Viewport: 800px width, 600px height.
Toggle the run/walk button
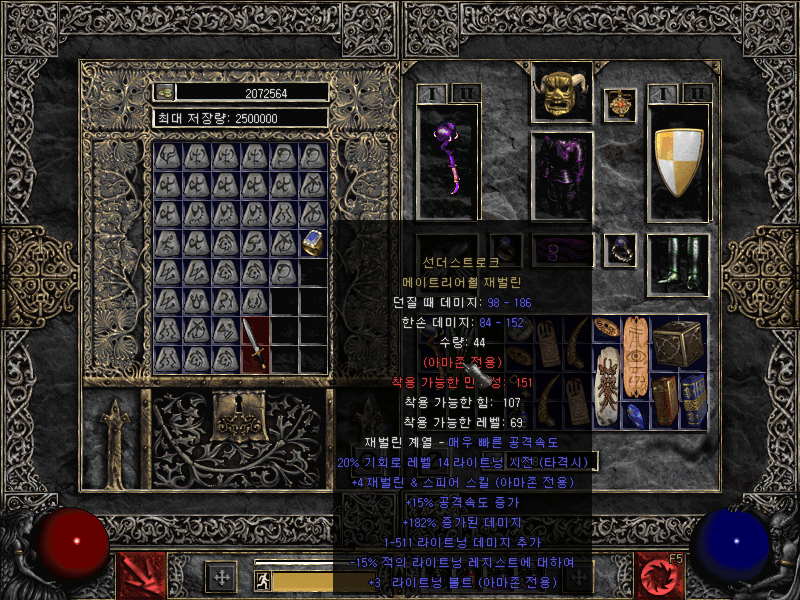coord(263,581)
